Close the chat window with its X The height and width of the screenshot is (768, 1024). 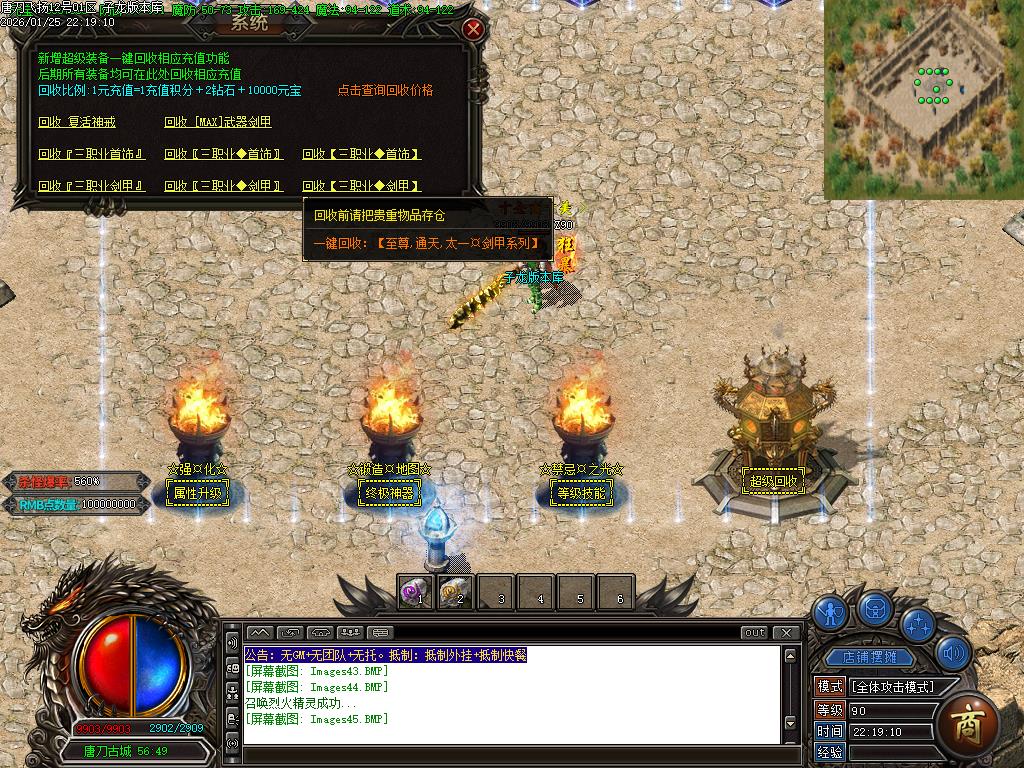[x=787, y=632]
